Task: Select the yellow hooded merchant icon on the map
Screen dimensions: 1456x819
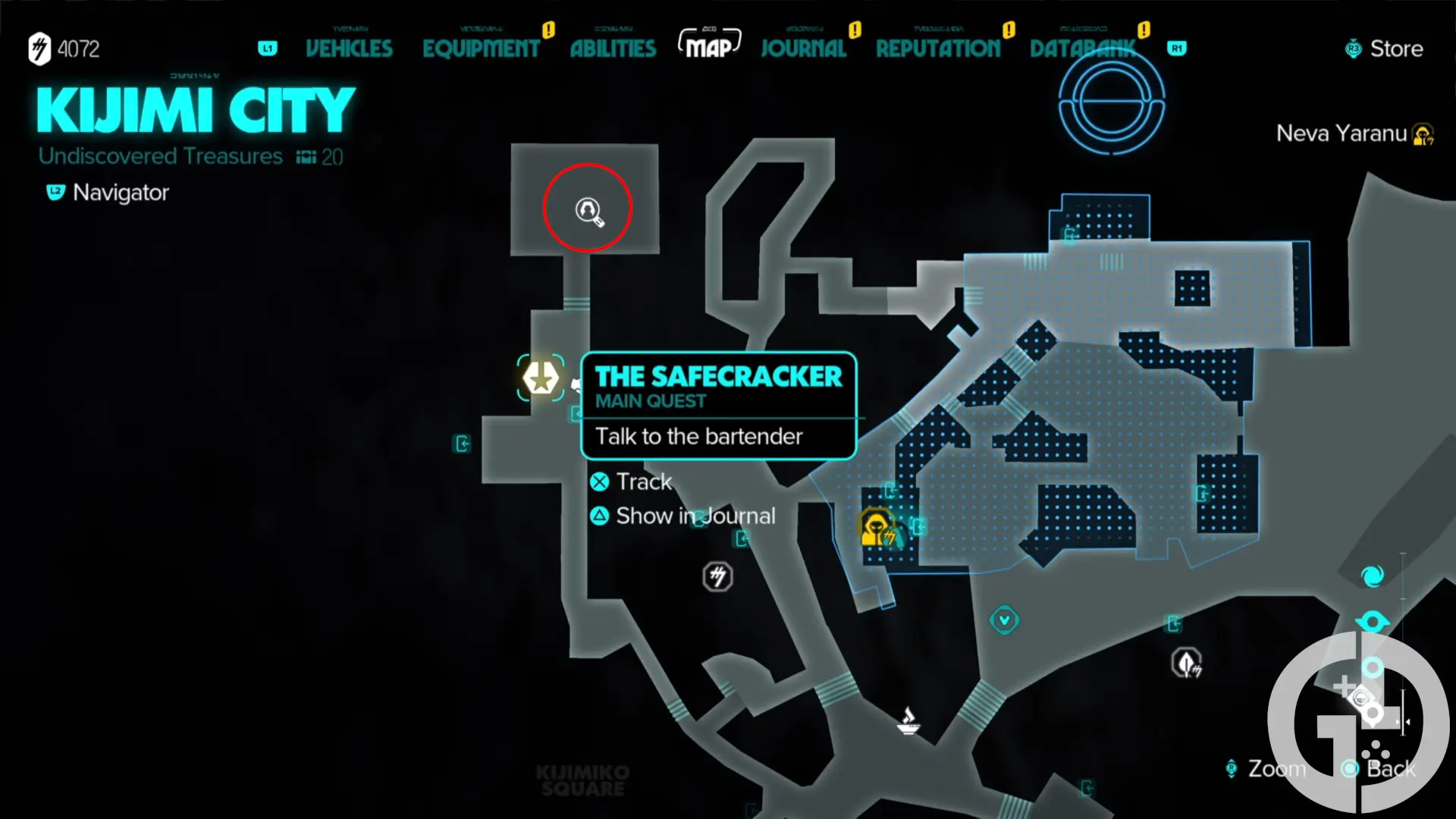Action: (877, 527)
